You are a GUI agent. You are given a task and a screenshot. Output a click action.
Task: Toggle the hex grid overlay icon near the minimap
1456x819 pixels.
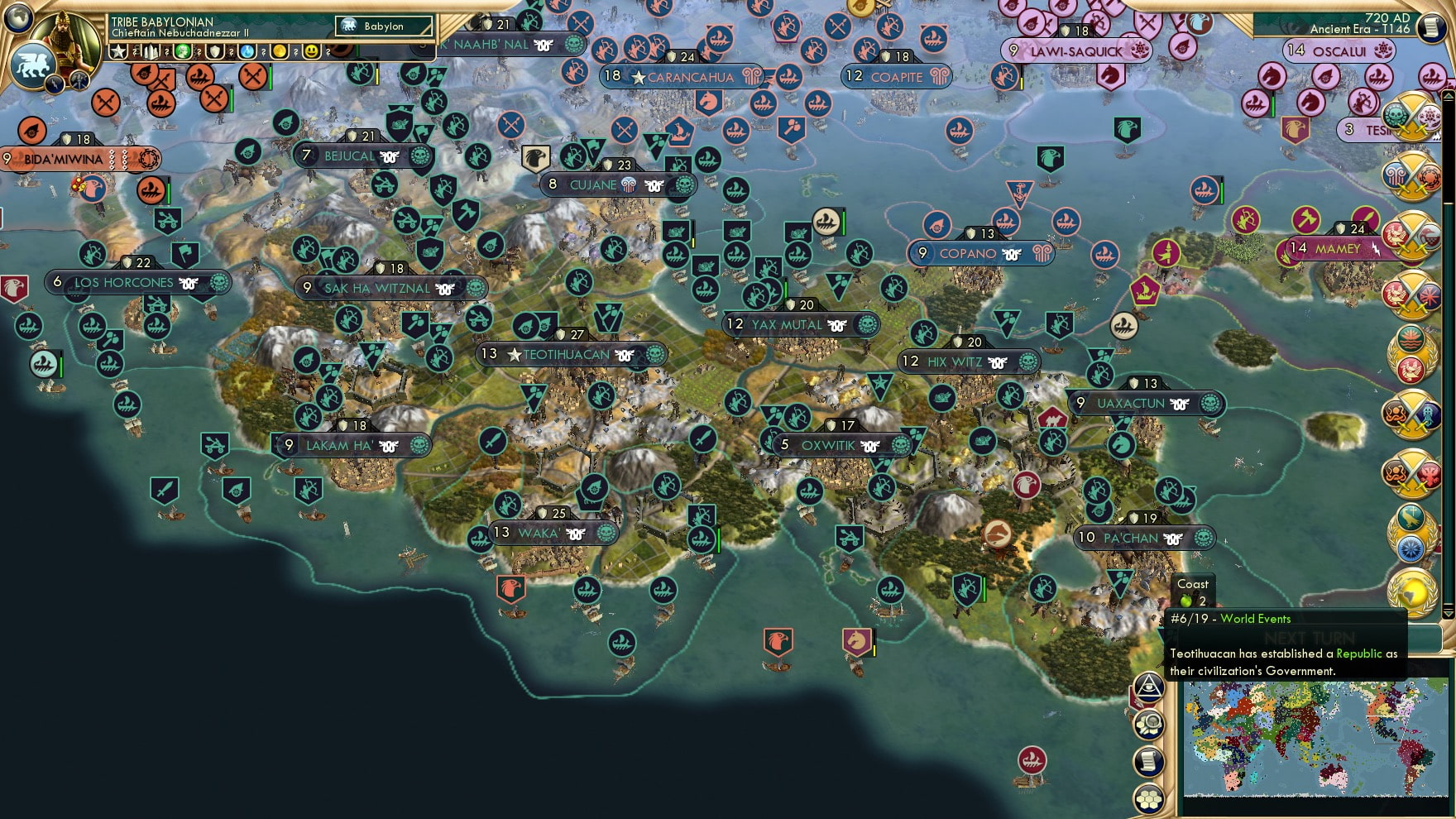[x=1148, y=797]
